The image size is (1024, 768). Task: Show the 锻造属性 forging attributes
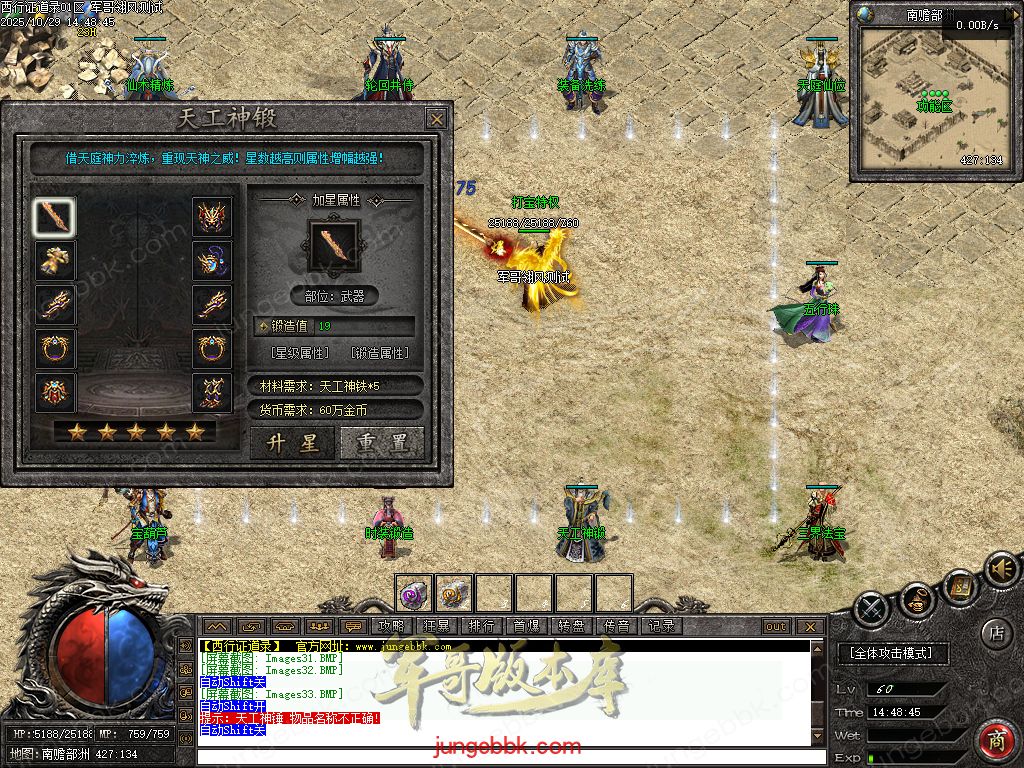pyautogui.click(x=380, y=353)
